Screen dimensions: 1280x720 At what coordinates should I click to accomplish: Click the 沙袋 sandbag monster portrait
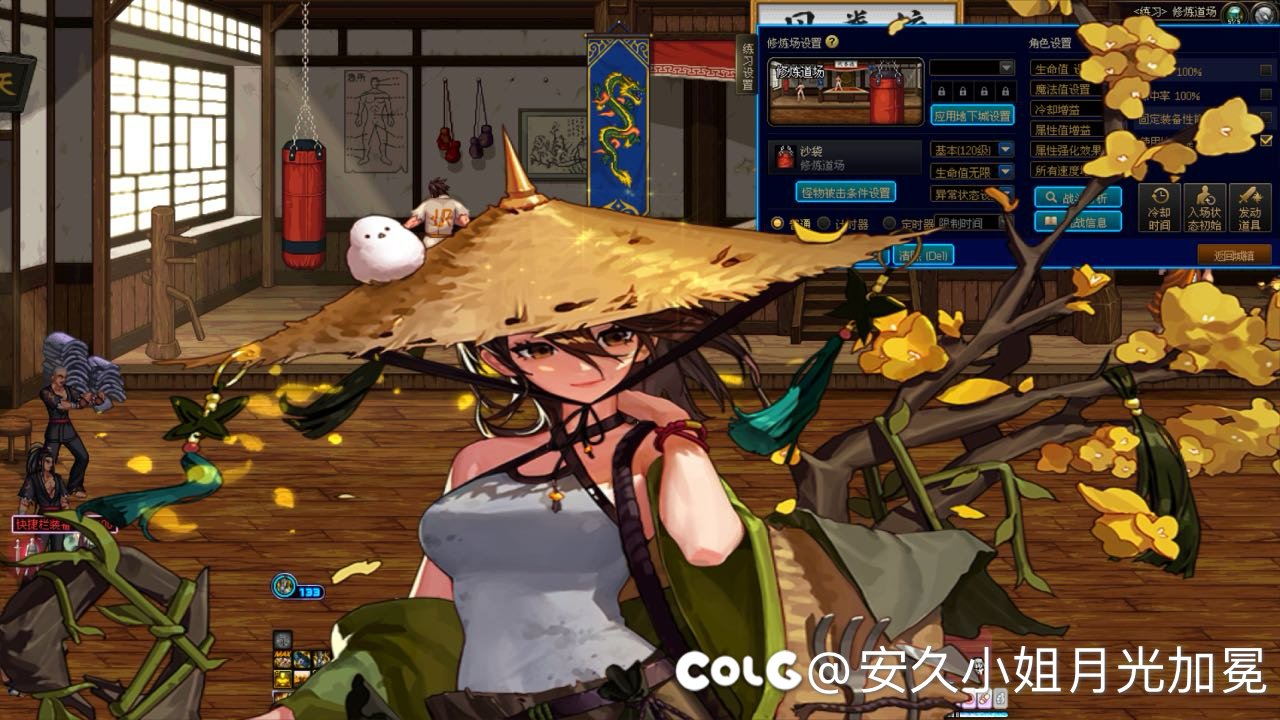pyautogui.click(x=785, y=155)
